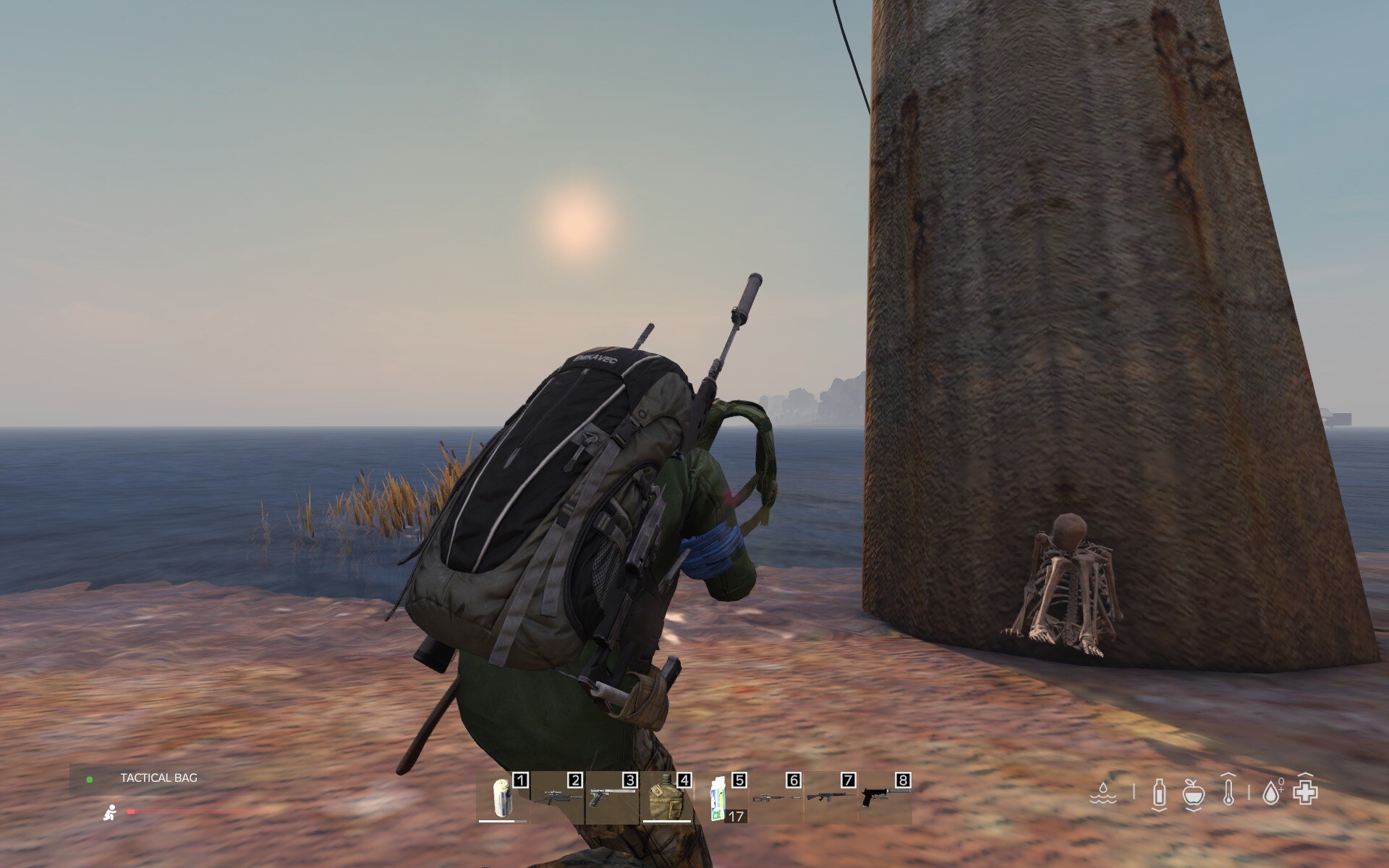Click the Tactical Bag label
Image resolution: width=1389 pixels, height=868 pixels.
pos(158,778)
